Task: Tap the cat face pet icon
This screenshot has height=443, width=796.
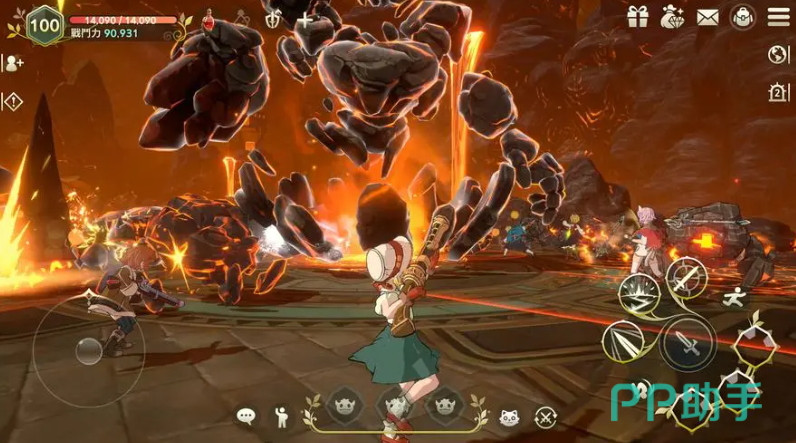Action: coord(508,416)
